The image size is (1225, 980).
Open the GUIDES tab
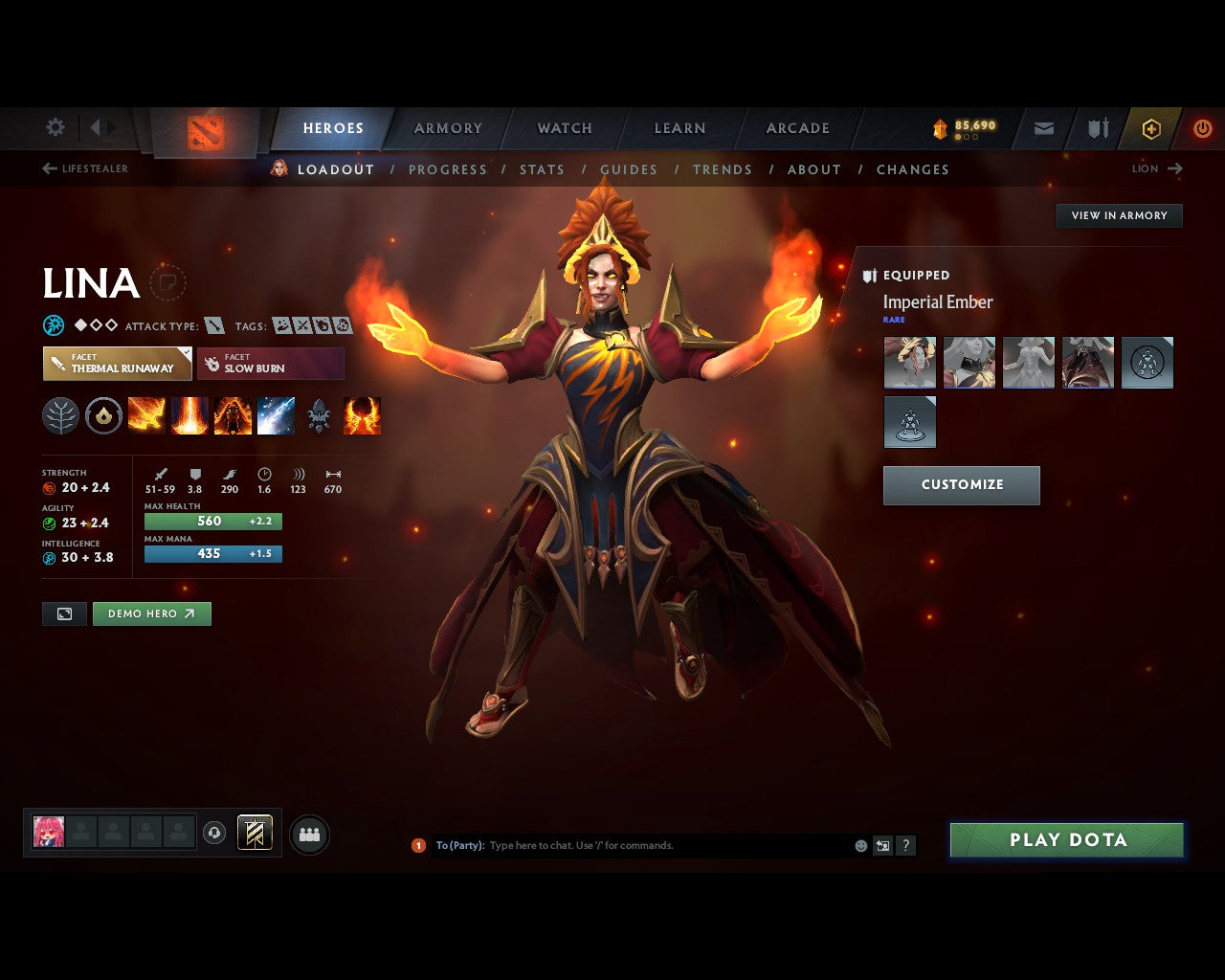click(x=629, y=169)
